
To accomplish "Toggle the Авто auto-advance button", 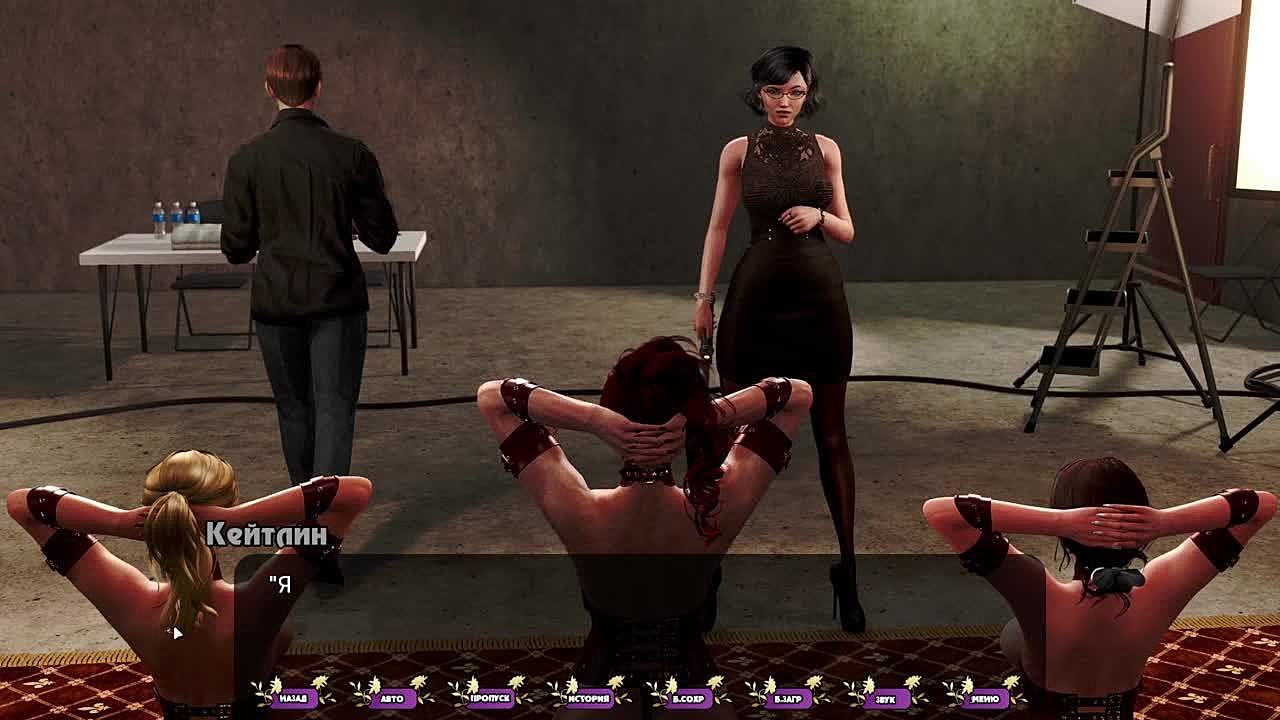I will tap(391, 698).
